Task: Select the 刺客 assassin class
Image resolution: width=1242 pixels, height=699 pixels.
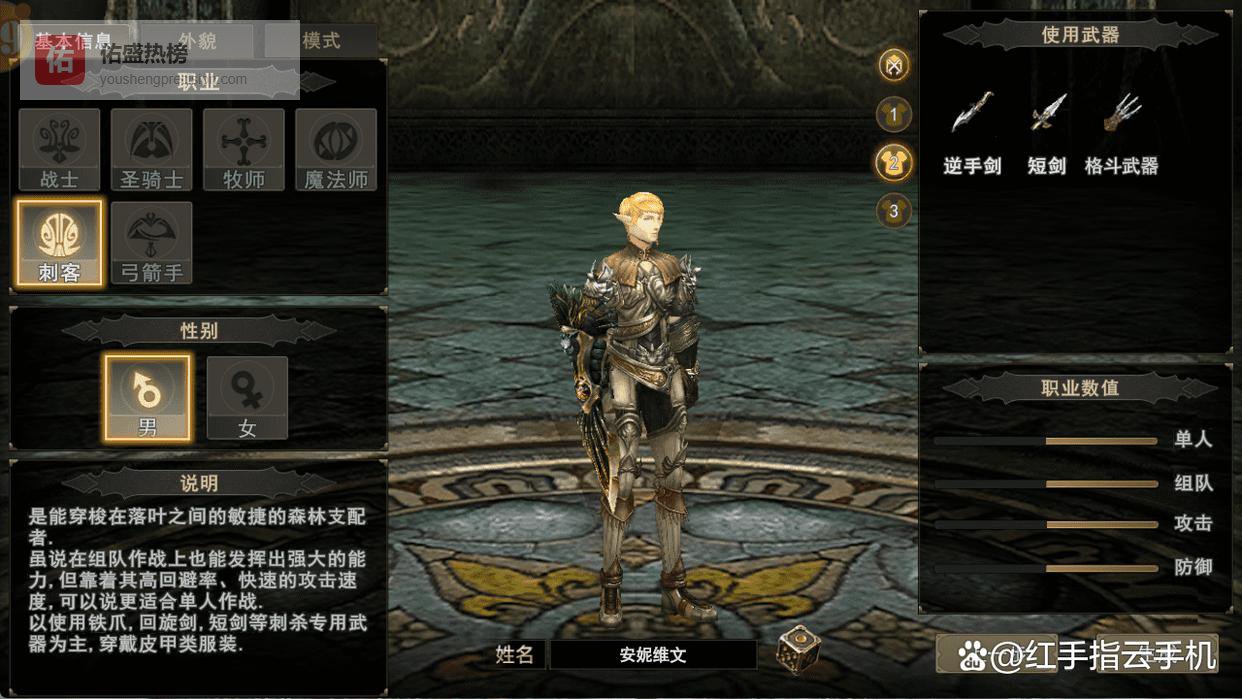Action: pyautogui.click(x=59, y=243)
